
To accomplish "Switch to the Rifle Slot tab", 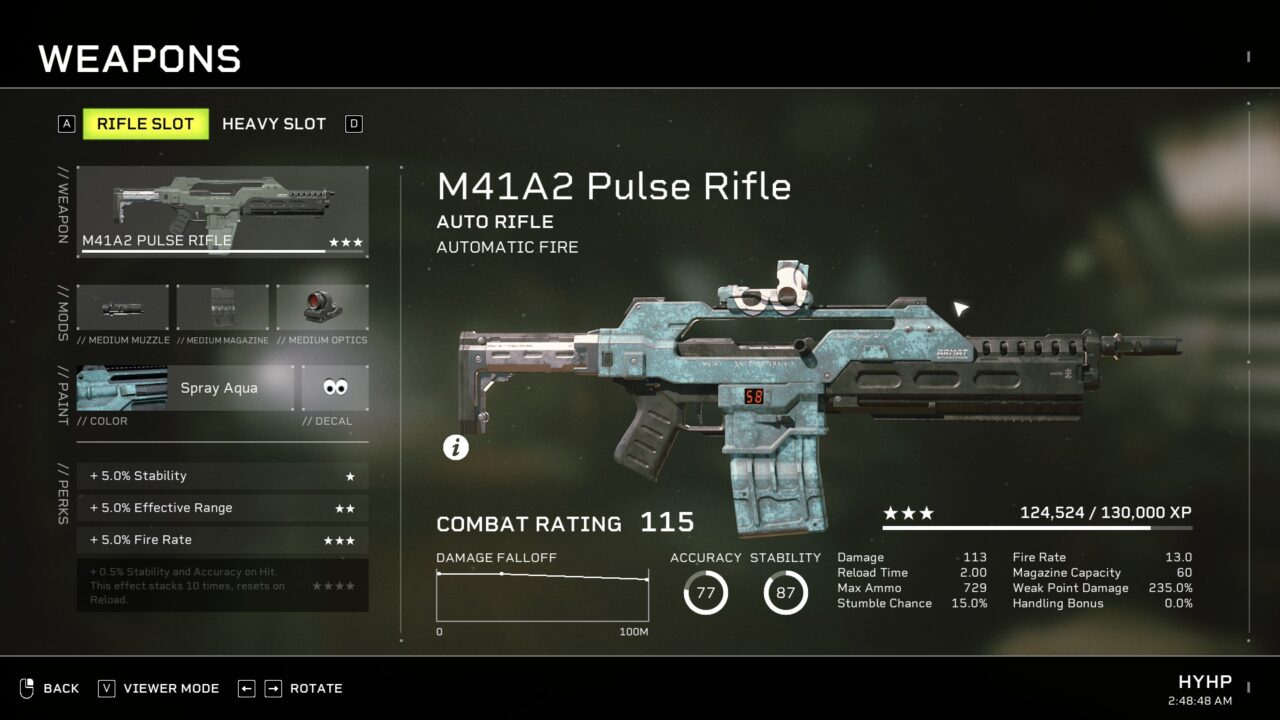I will (145, 124).
